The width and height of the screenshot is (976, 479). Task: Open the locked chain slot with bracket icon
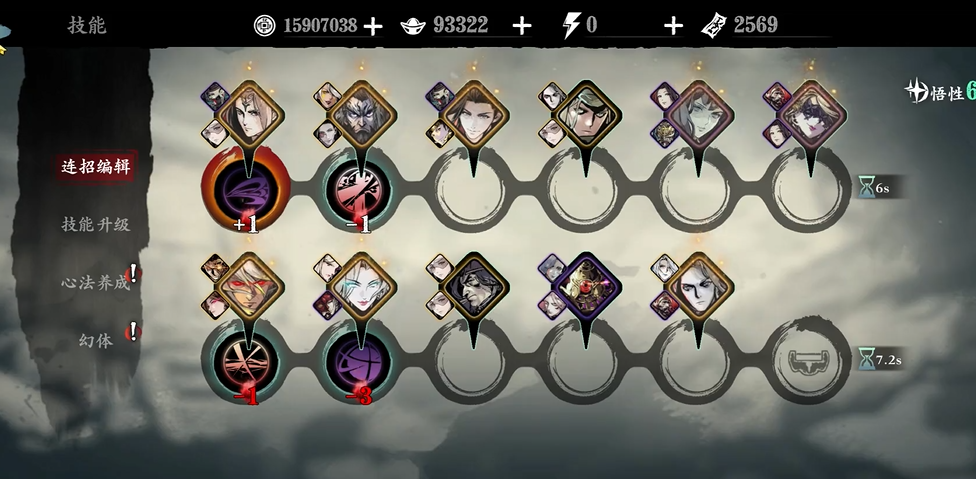click(x=811, y=361)
